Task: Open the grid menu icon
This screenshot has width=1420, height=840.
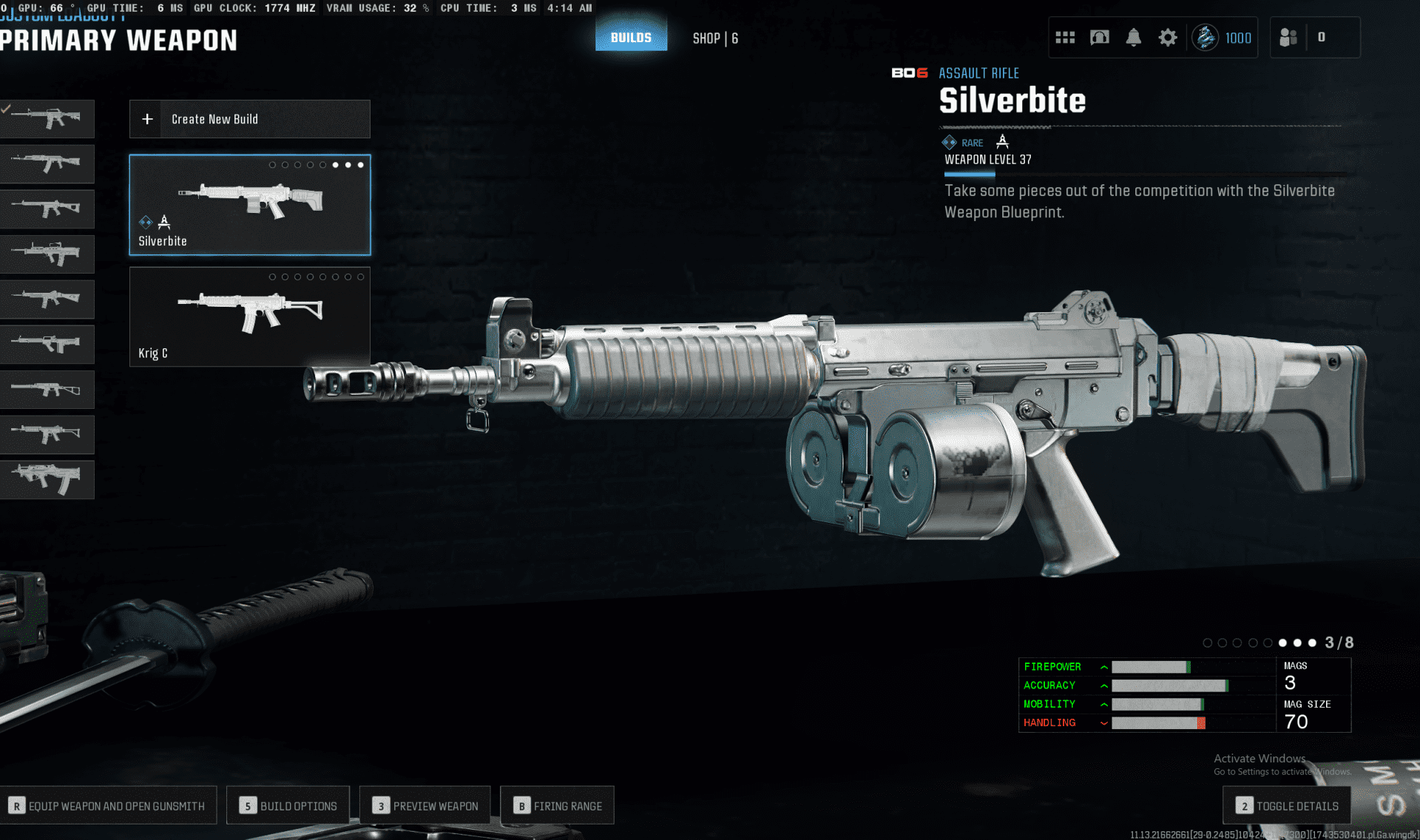Action: pyautogui.click(x=1065, y=38)
